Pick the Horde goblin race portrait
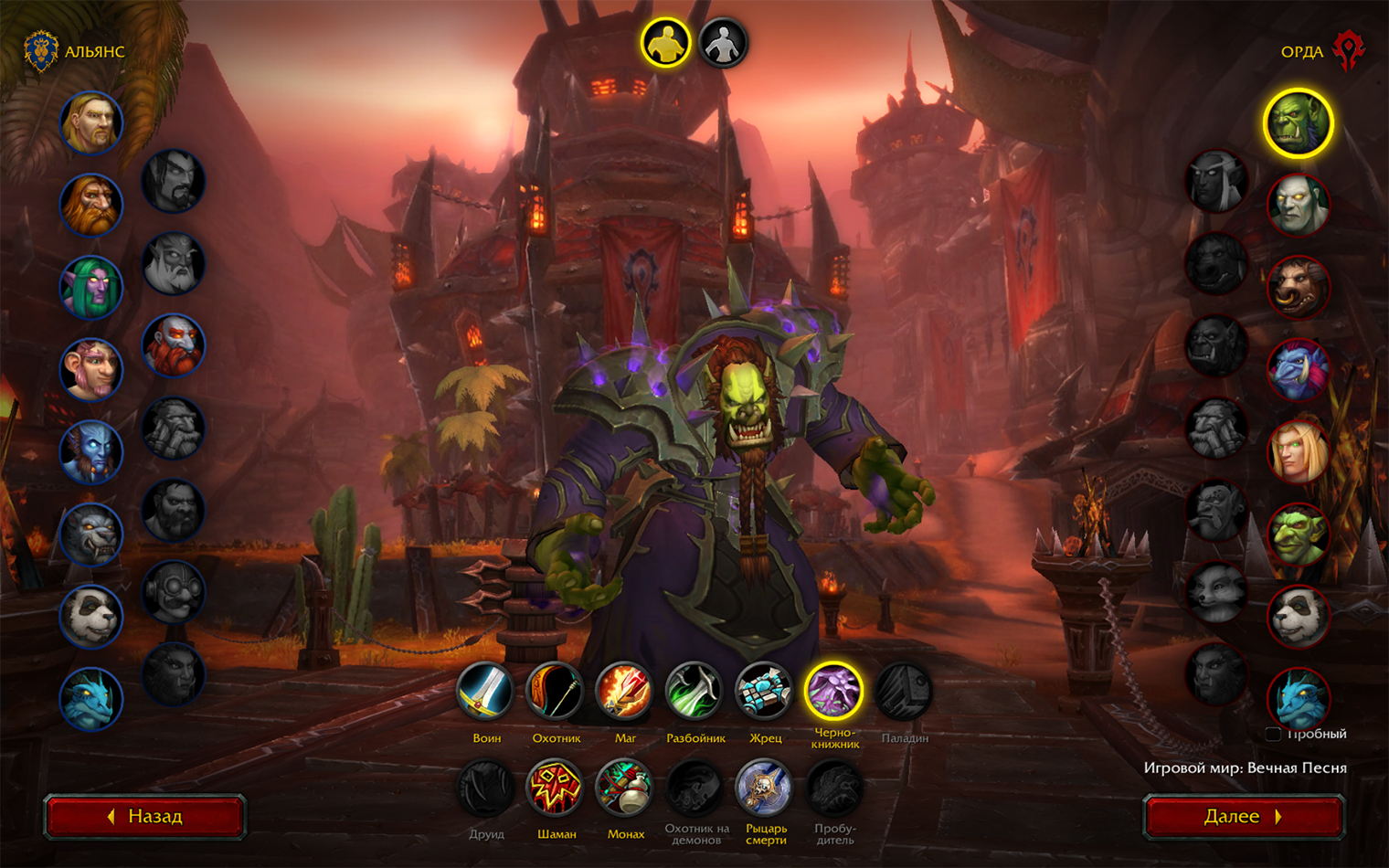Image resolution: width=1389 pixels, height=868 pixels. [x=1299, y=535]
